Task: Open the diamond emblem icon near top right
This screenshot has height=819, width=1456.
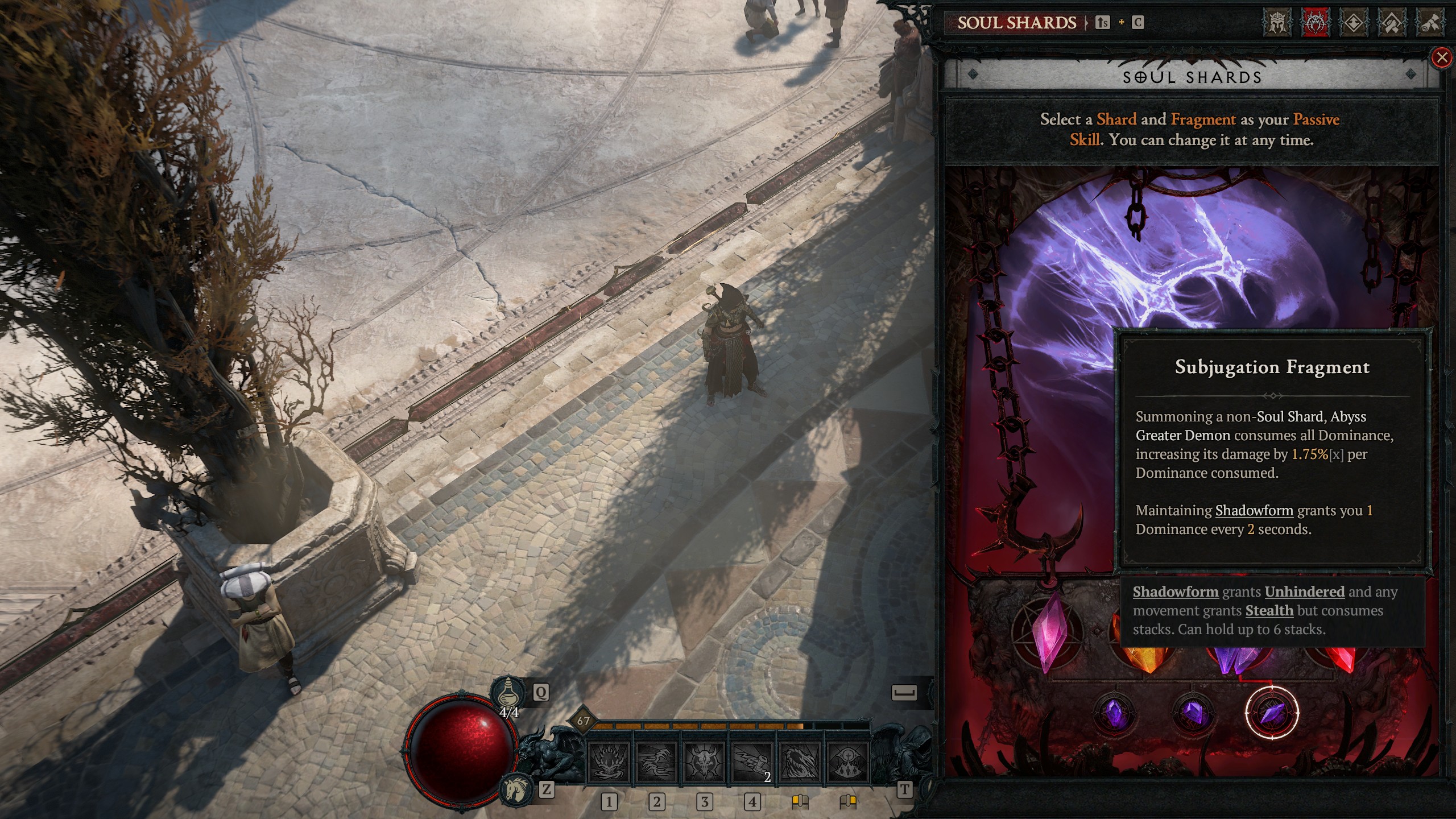Action: pos(1354,23)
